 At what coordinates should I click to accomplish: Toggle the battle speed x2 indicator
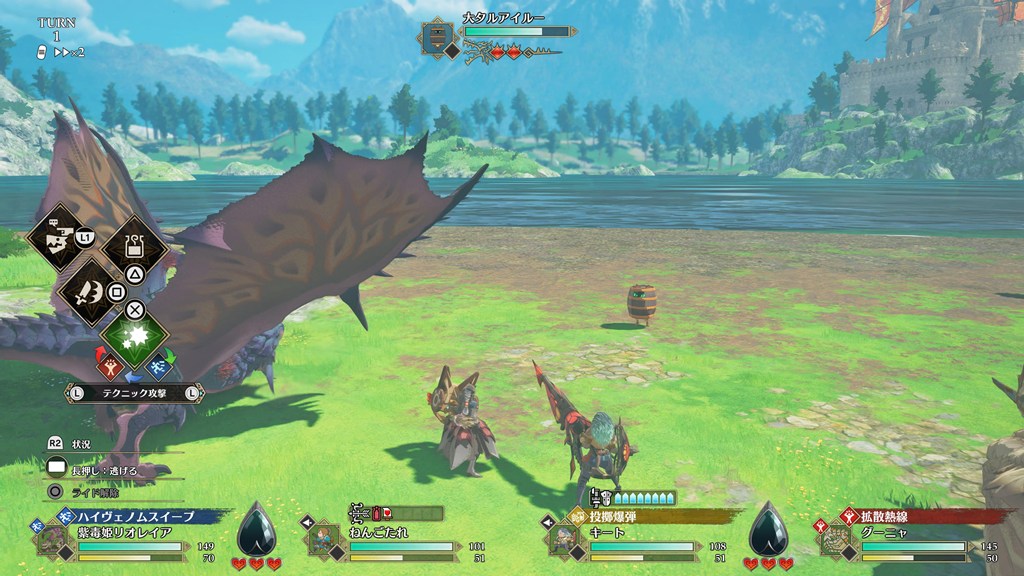68,52
